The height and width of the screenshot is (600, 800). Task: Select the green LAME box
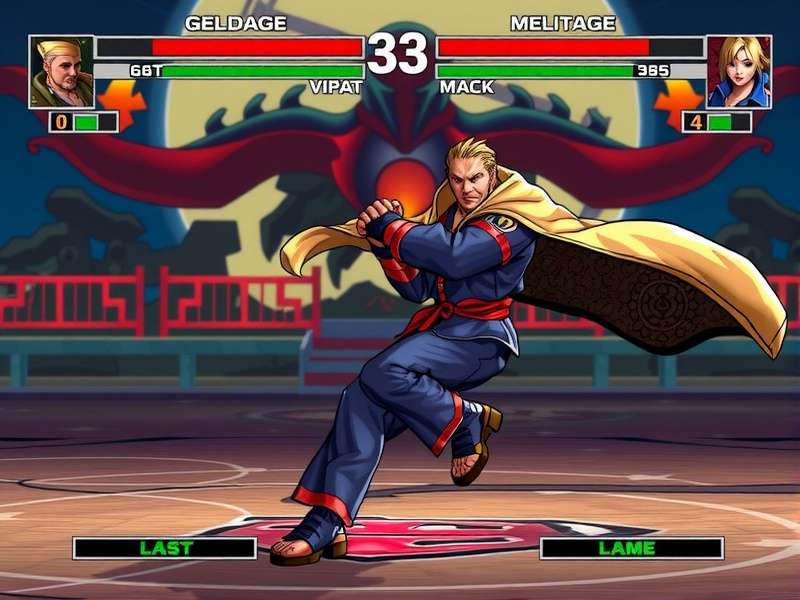[x=631, y=548]
